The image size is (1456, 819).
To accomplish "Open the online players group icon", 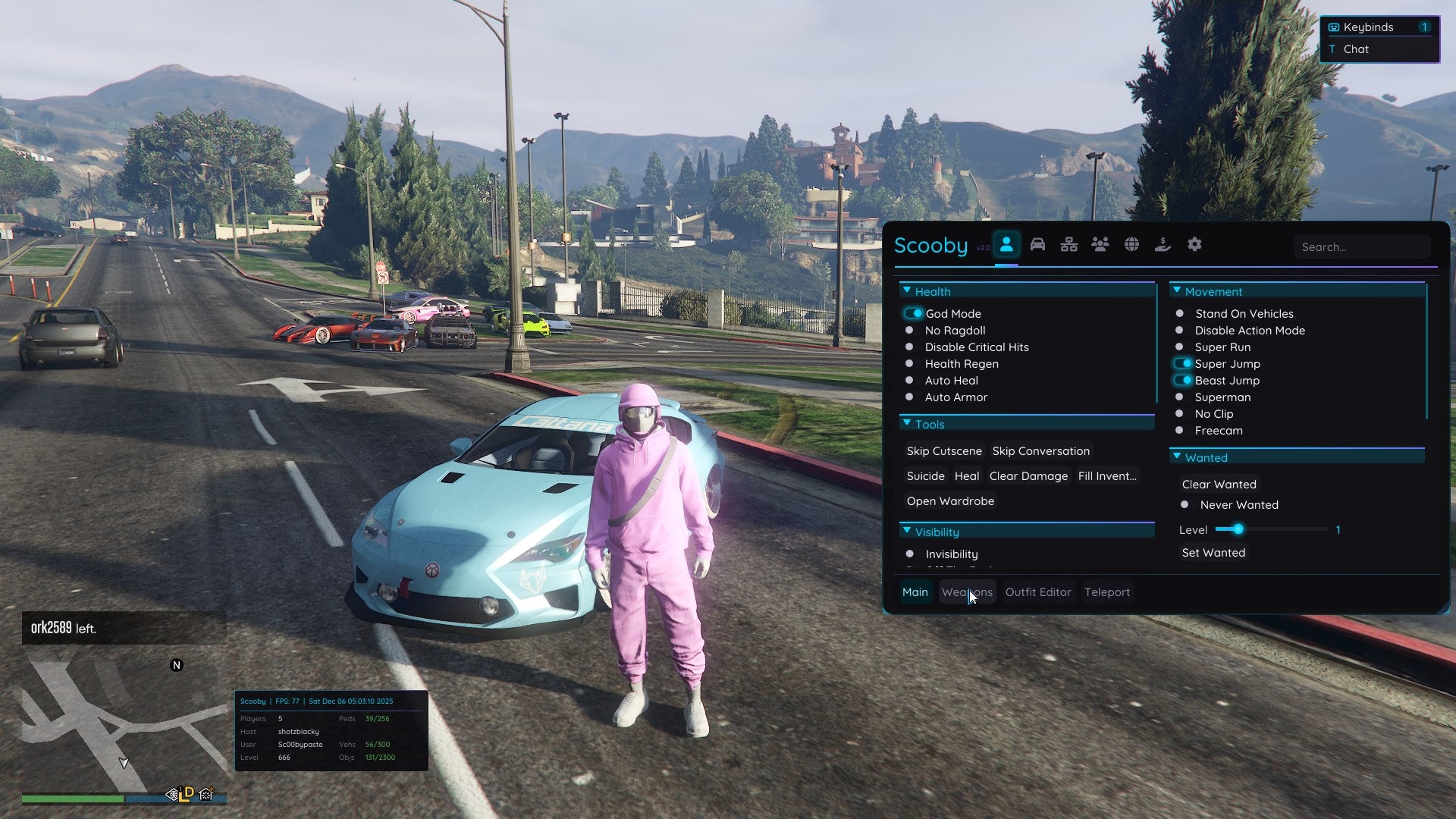I will pyautogui.click(x=1100, y=244).
